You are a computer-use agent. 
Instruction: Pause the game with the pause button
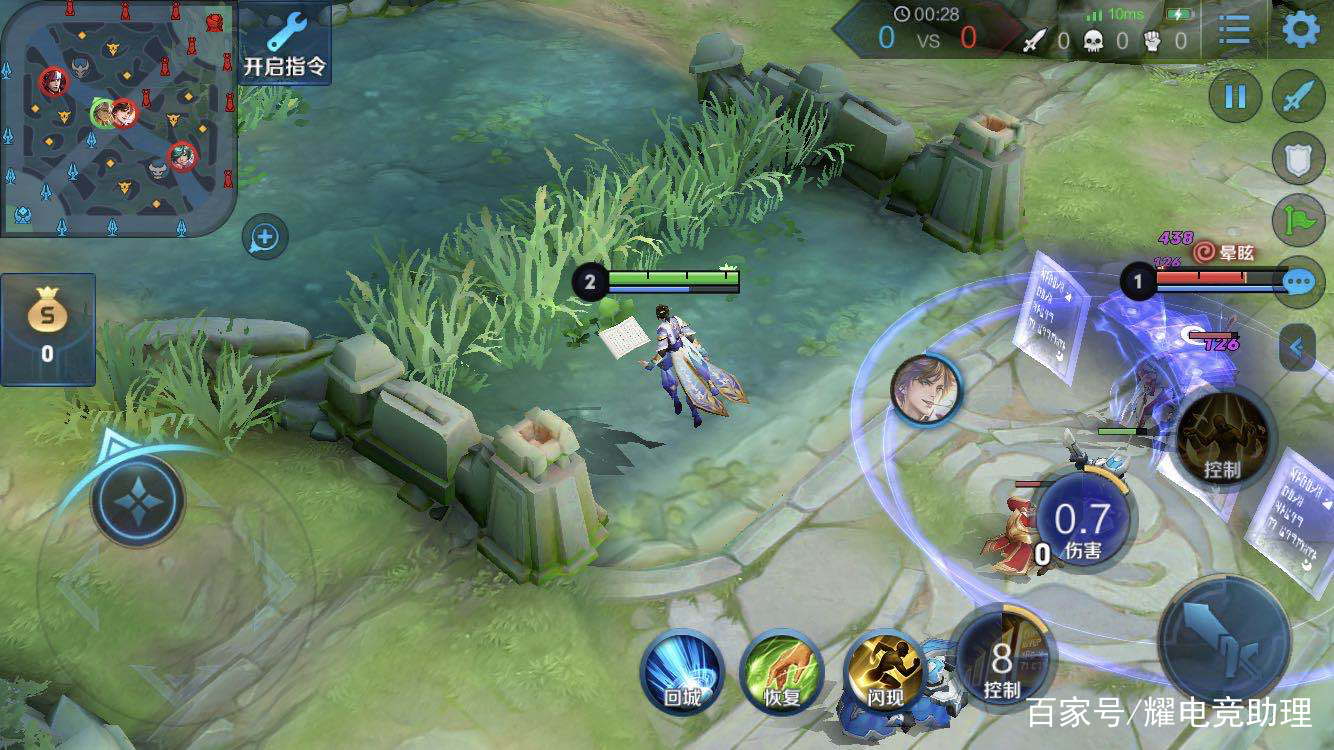[1235, 97]
